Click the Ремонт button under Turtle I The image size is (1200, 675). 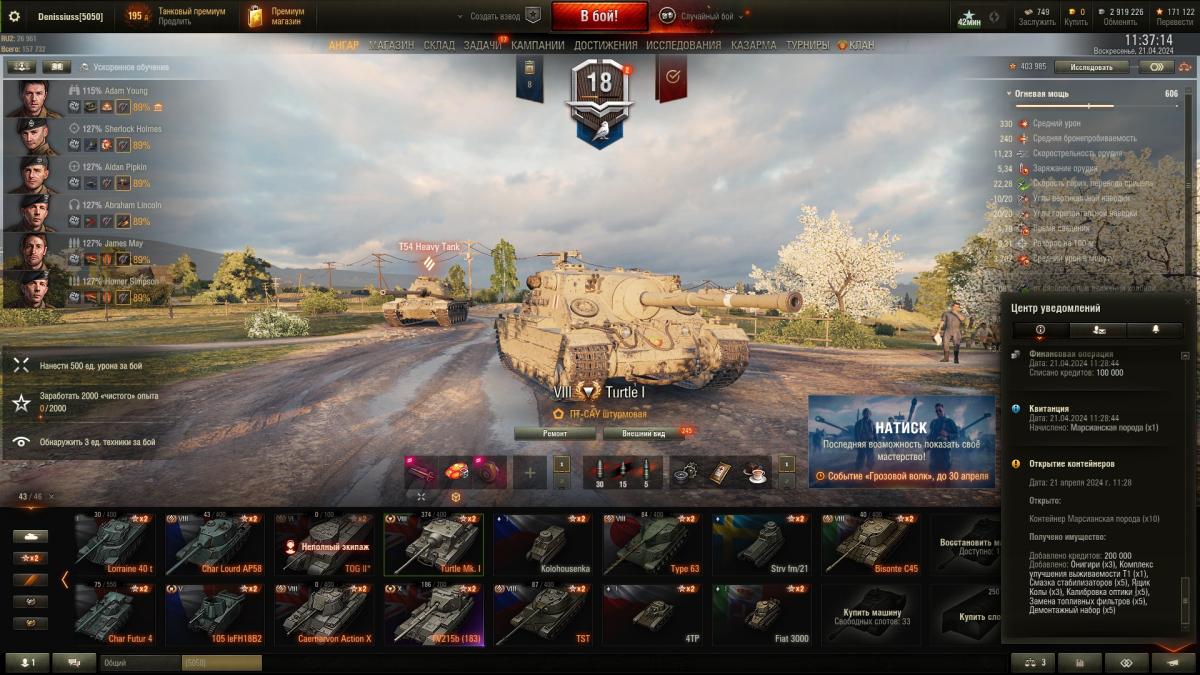pyautogui.click(x=555, y=433)
